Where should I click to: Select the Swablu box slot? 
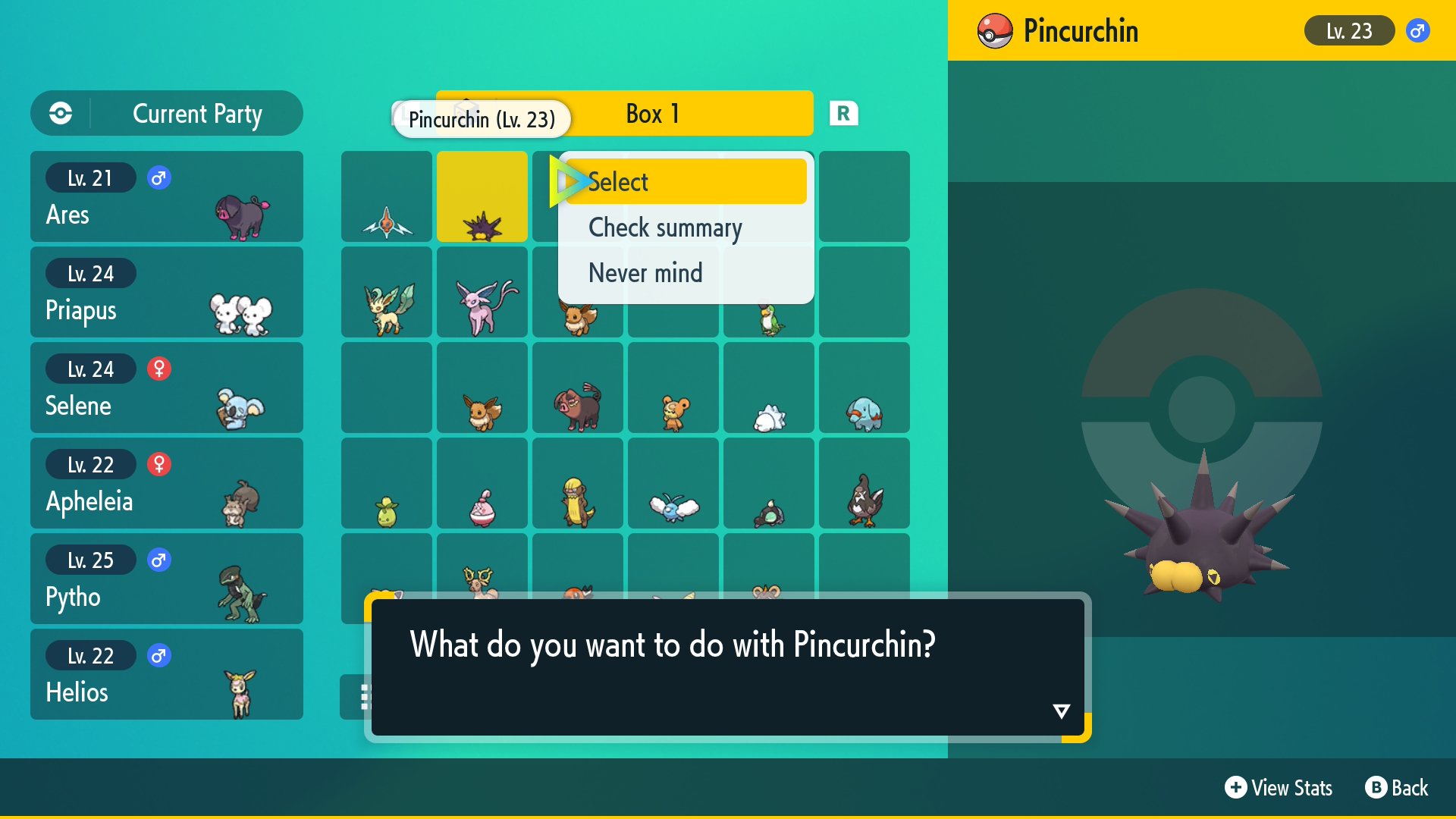click(x=673, y=483)
